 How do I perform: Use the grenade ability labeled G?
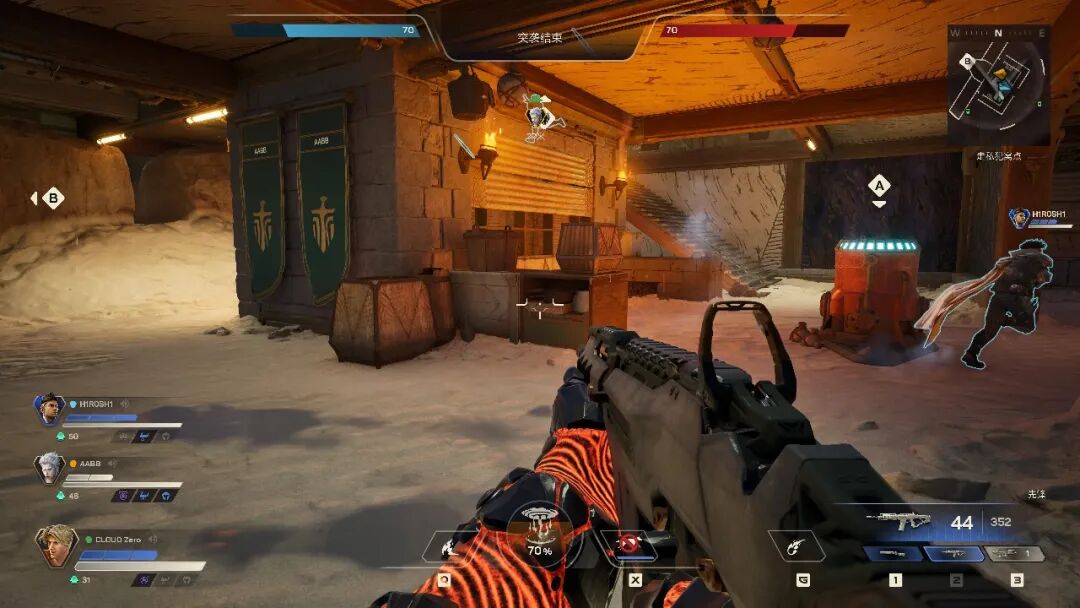point(796,546)
